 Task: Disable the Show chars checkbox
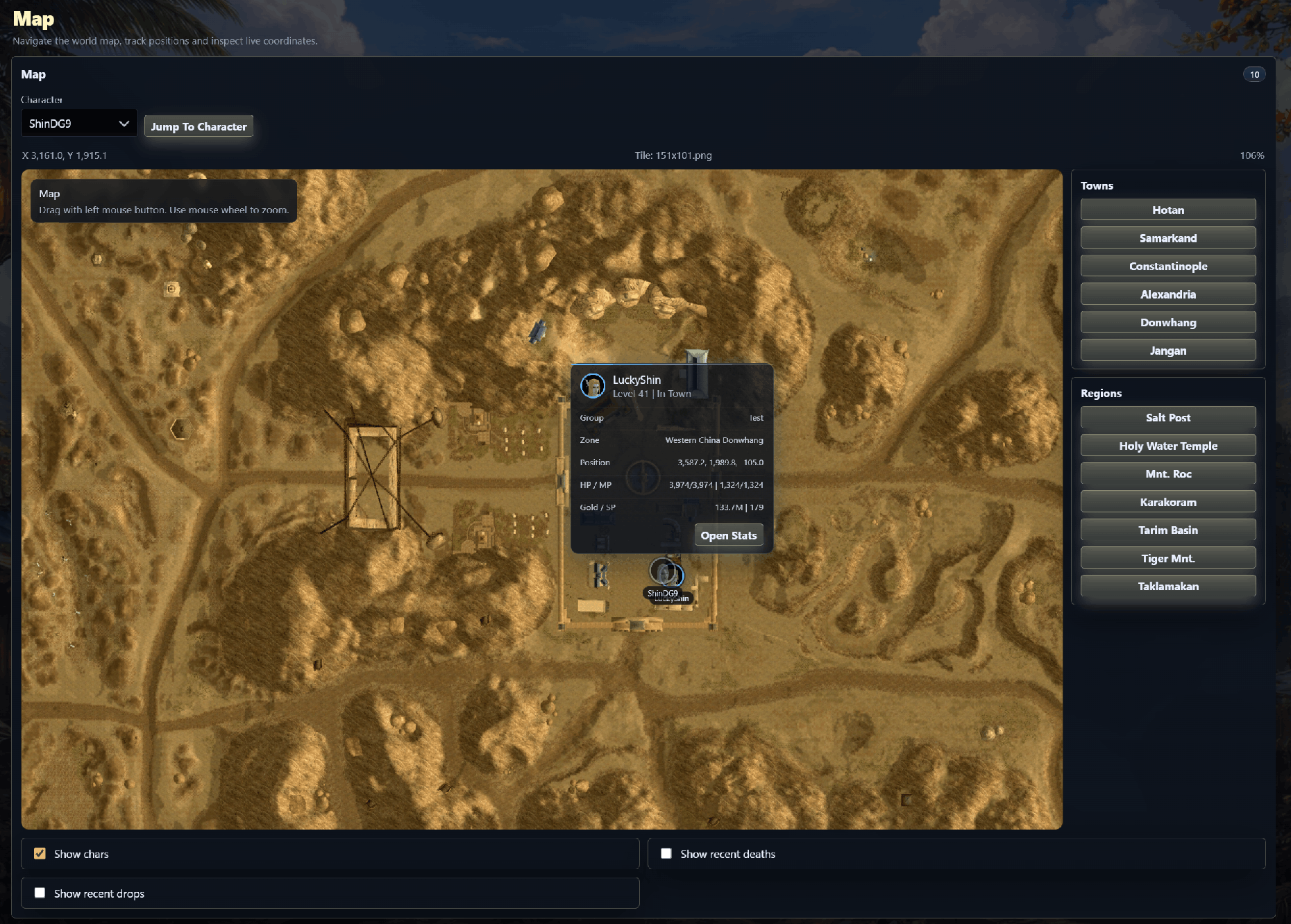pyautogui.click(x=40, y=853)
